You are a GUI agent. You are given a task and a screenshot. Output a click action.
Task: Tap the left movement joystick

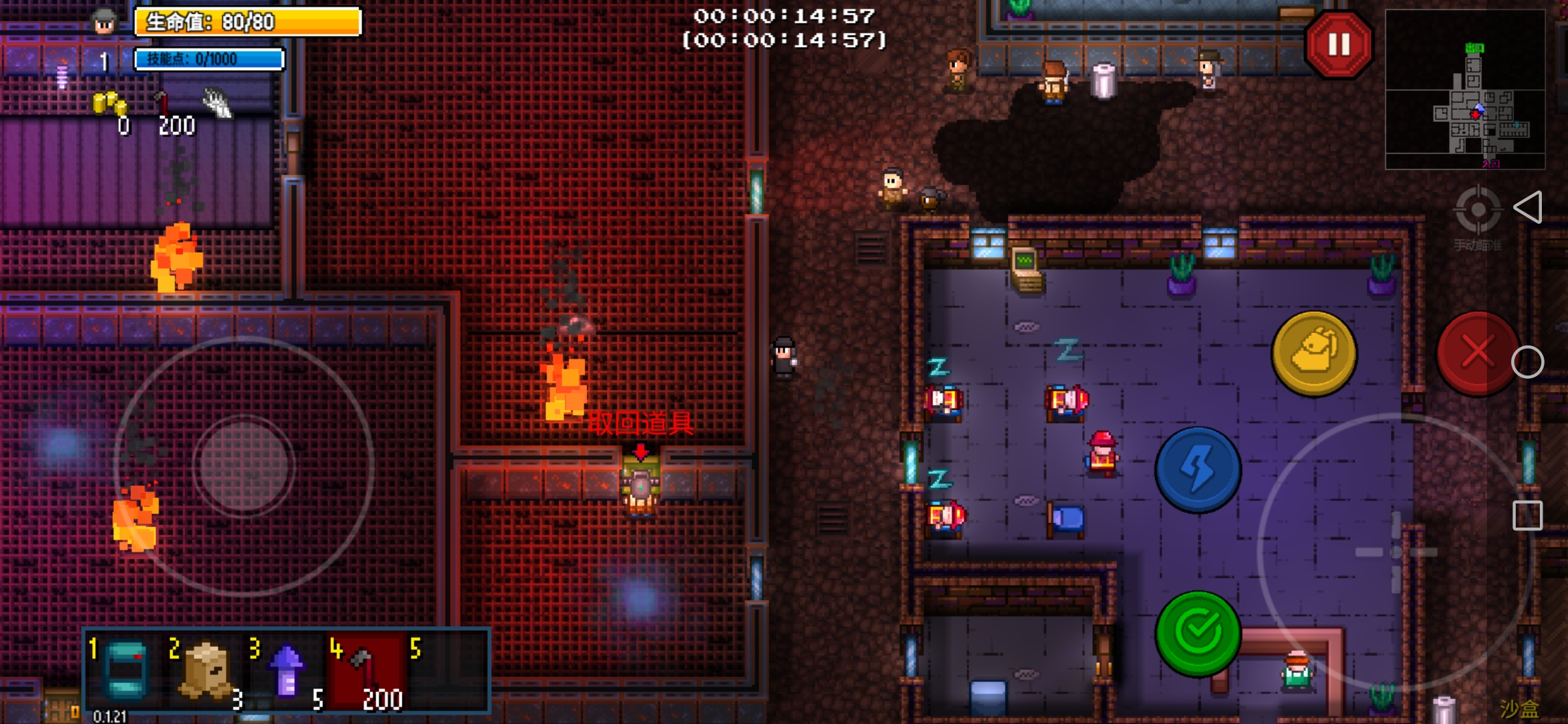(x=245, y=465)
